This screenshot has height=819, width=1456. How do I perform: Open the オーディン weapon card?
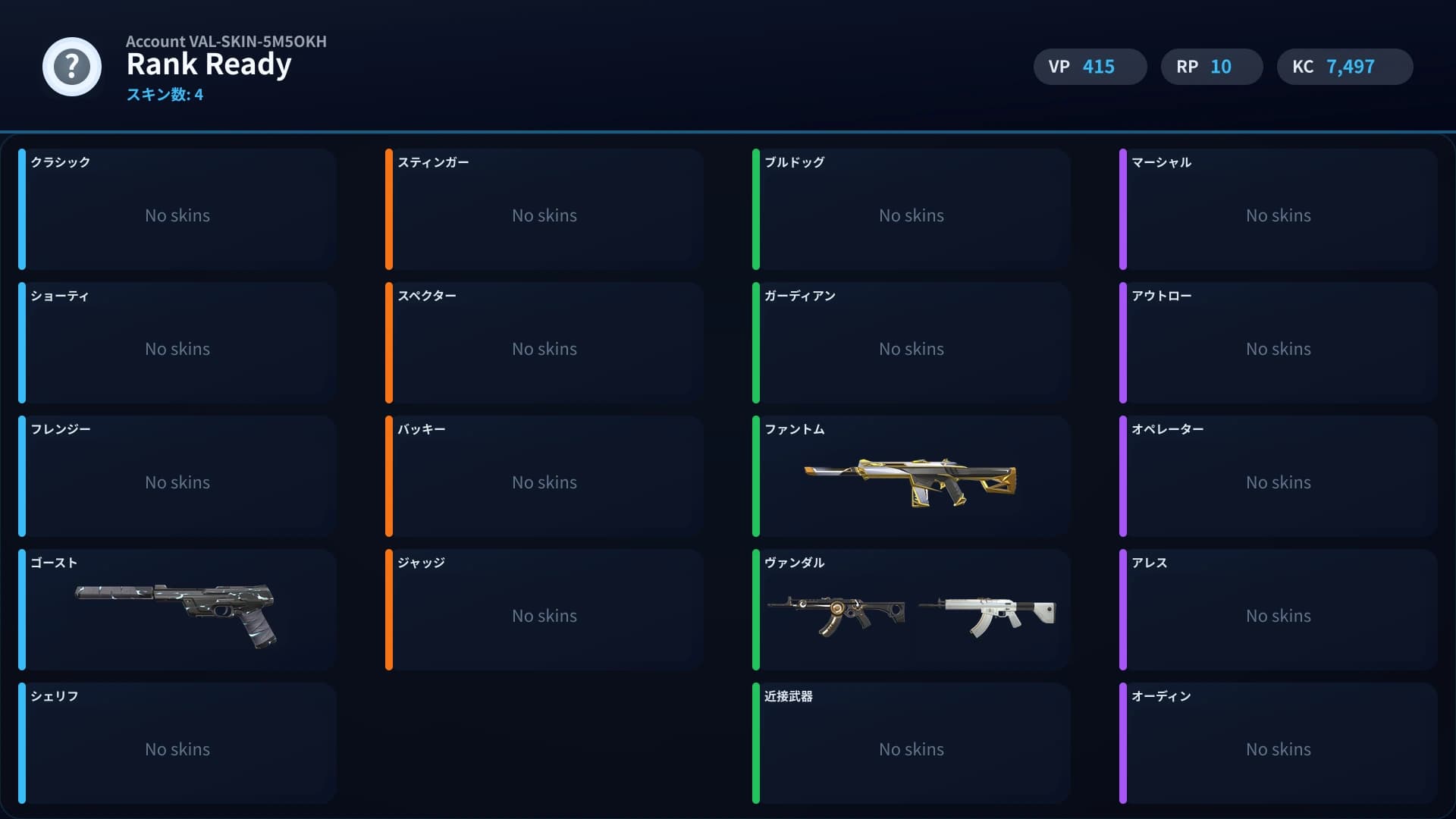(1279, 744)
